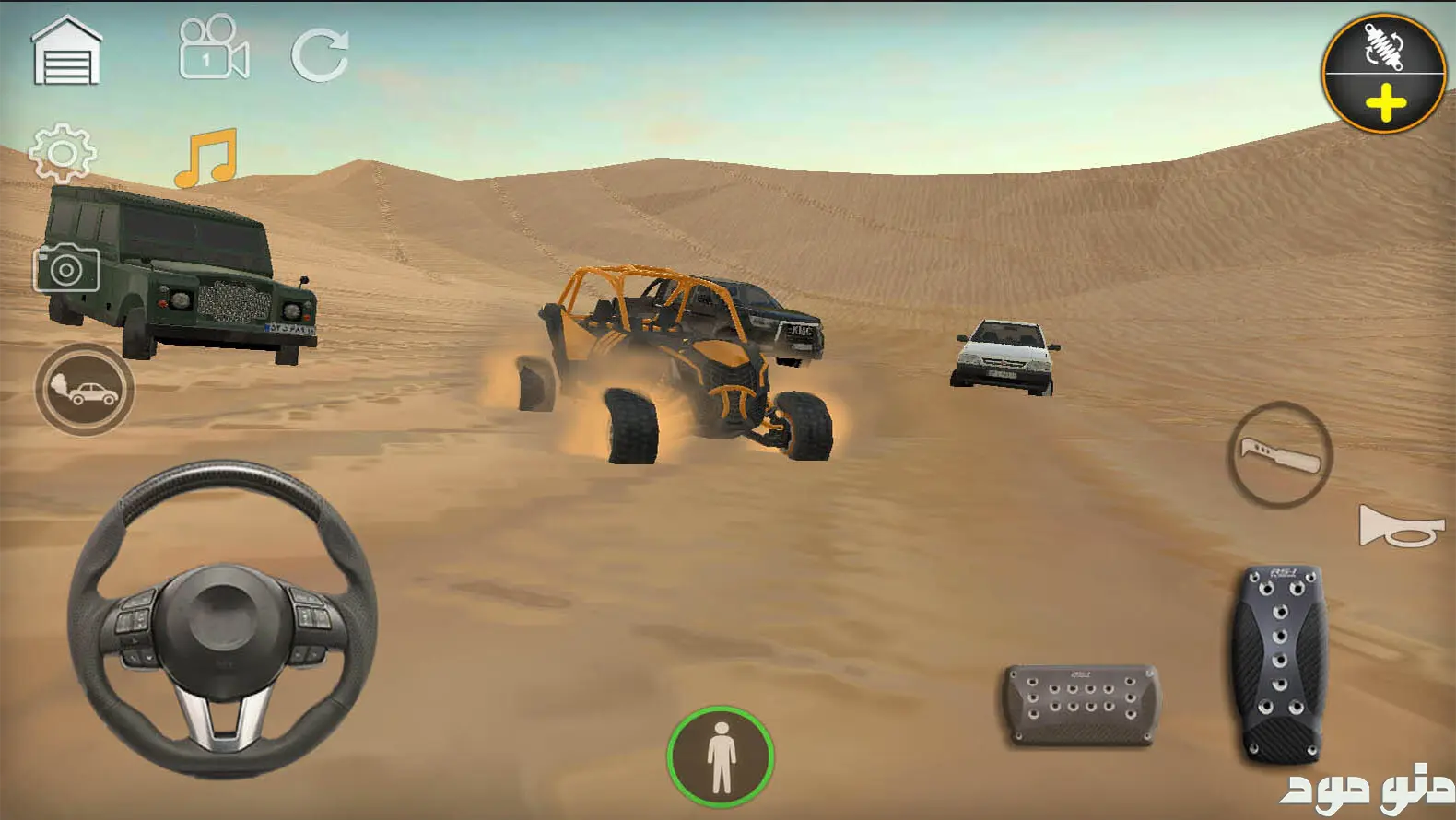Activate the car exhaust smoke button
This screenshot has width=1456, height=820.
[85, 390]
